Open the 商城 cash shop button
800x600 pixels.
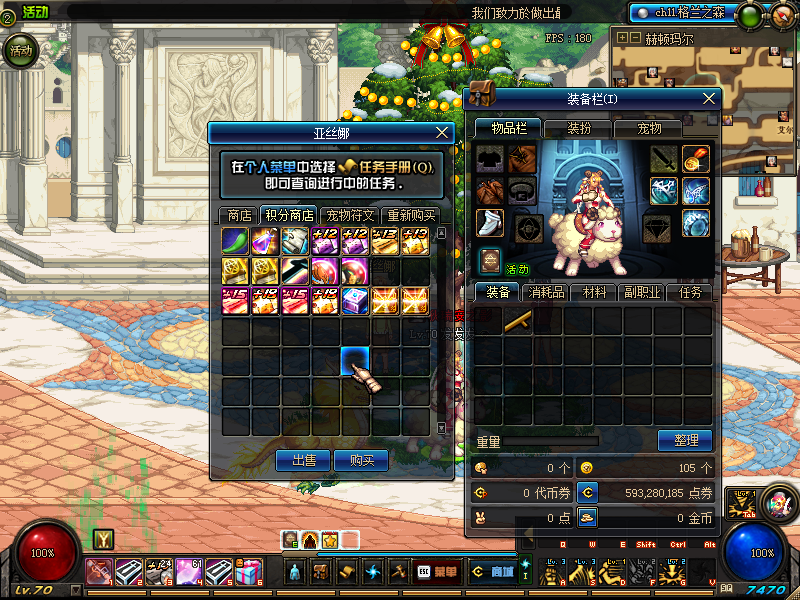tap(490, 572)
